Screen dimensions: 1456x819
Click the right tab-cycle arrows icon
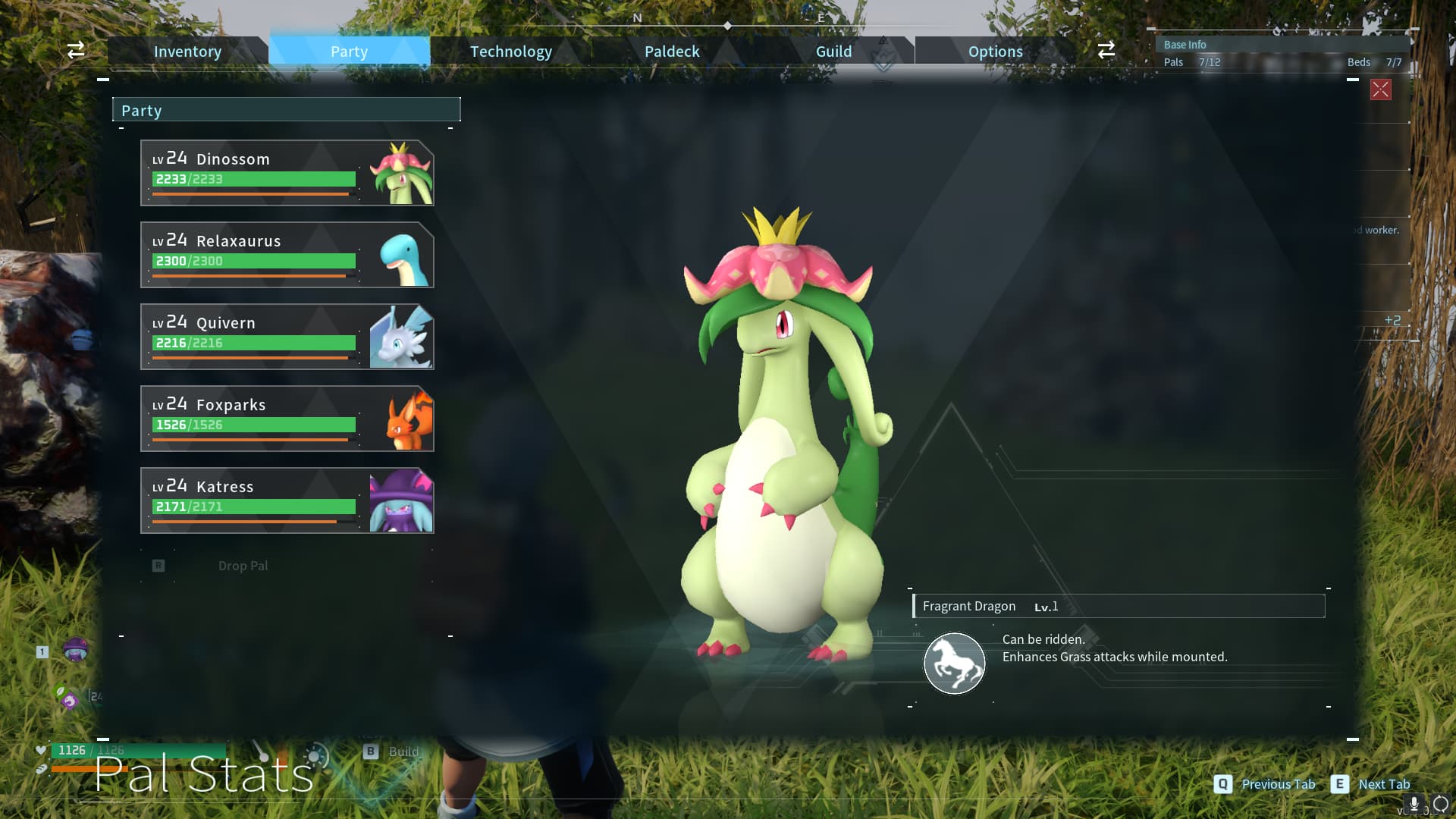click(x=1106, y=51)
